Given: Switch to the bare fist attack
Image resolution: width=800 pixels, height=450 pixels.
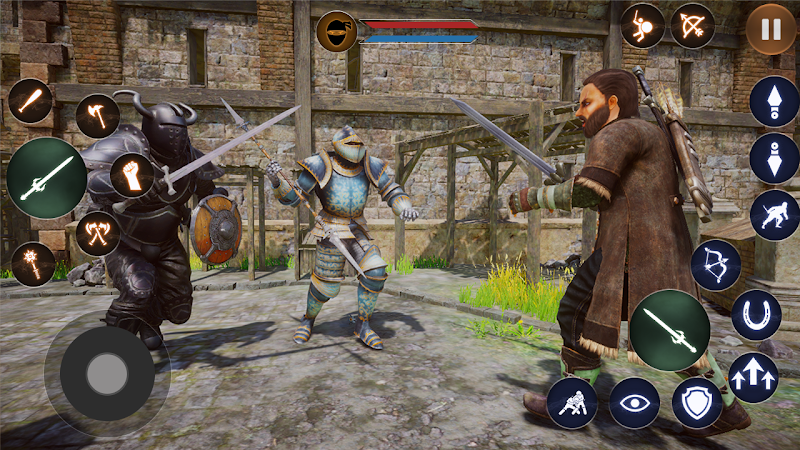Looking at the screenshot, I should 132,175.
